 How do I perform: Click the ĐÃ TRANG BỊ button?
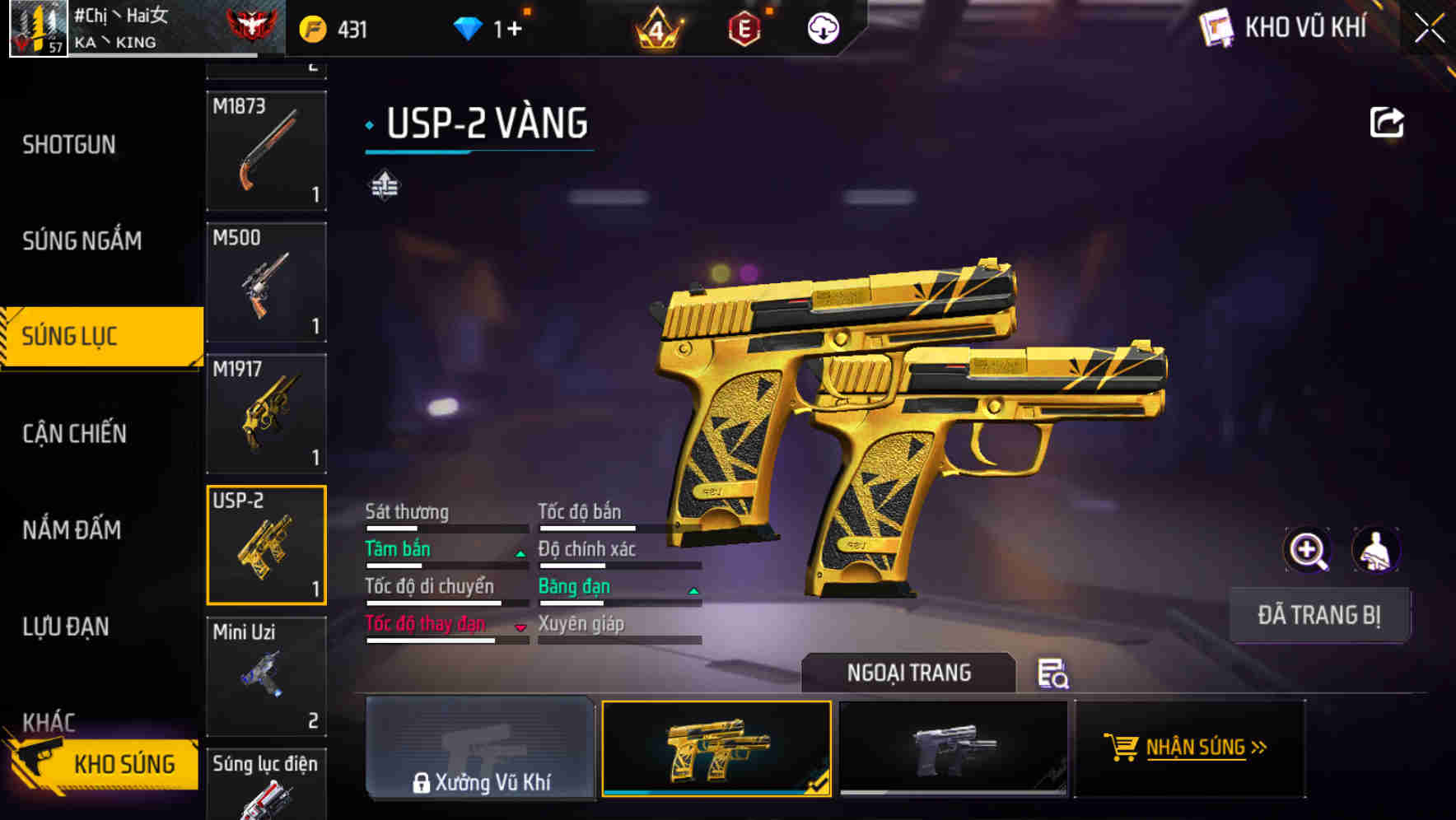pos(1319,615)
